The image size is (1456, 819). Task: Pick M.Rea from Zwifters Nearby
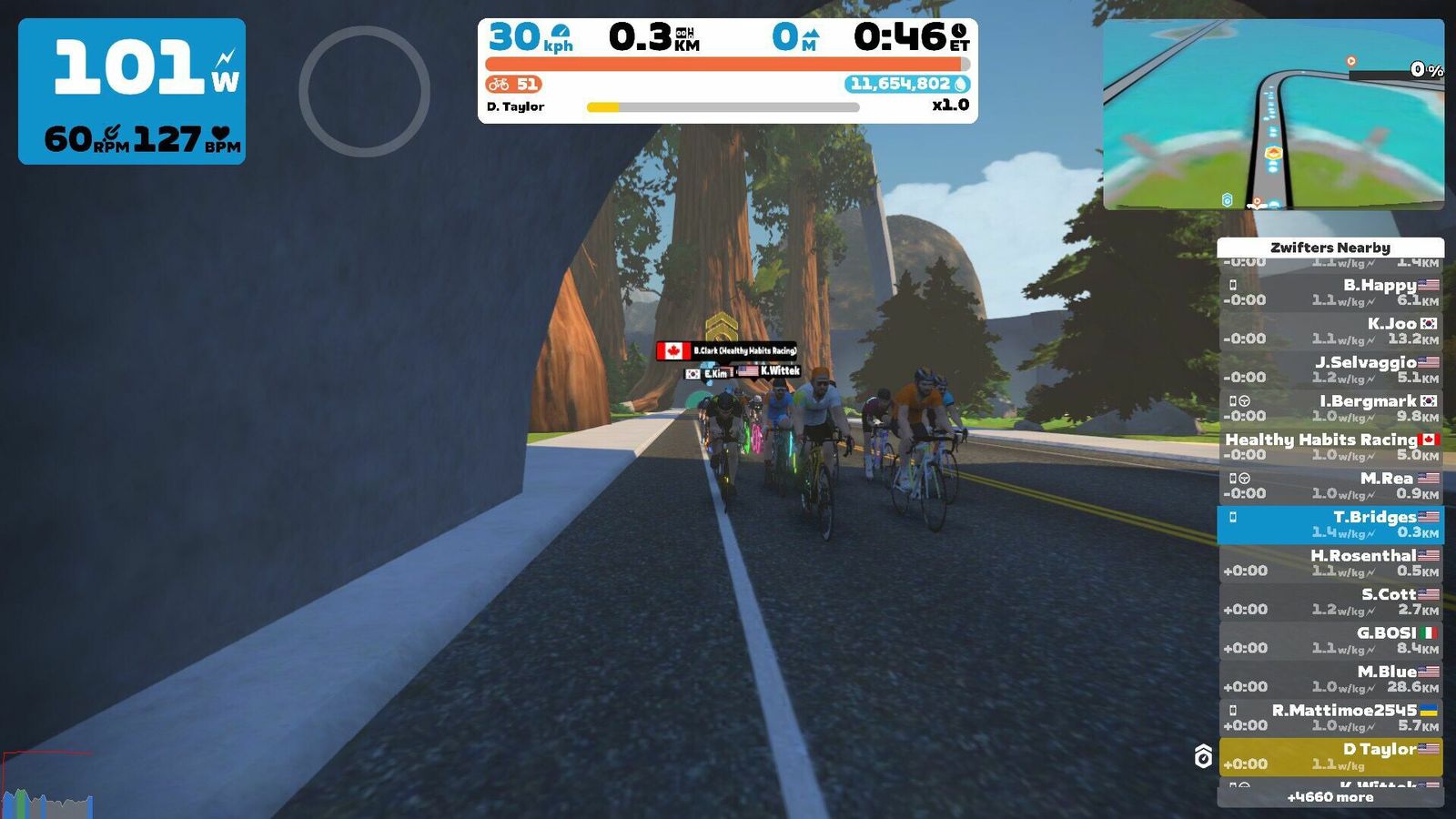[1330, 485]
